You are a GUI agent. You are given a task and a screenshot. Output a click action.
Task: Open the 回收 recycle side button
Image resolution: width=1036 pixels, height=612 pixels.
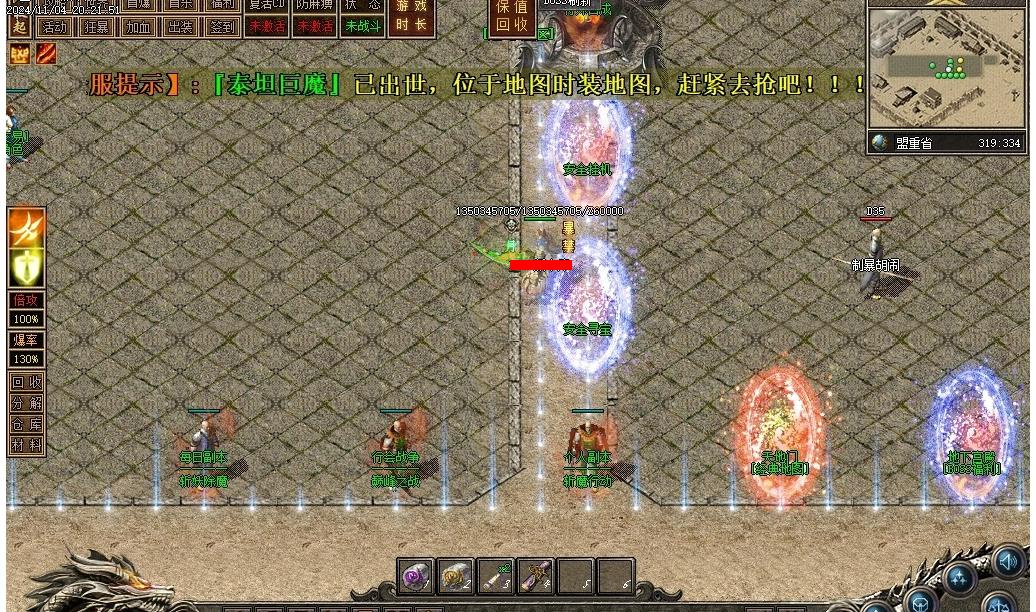click(x=27, y=381)
